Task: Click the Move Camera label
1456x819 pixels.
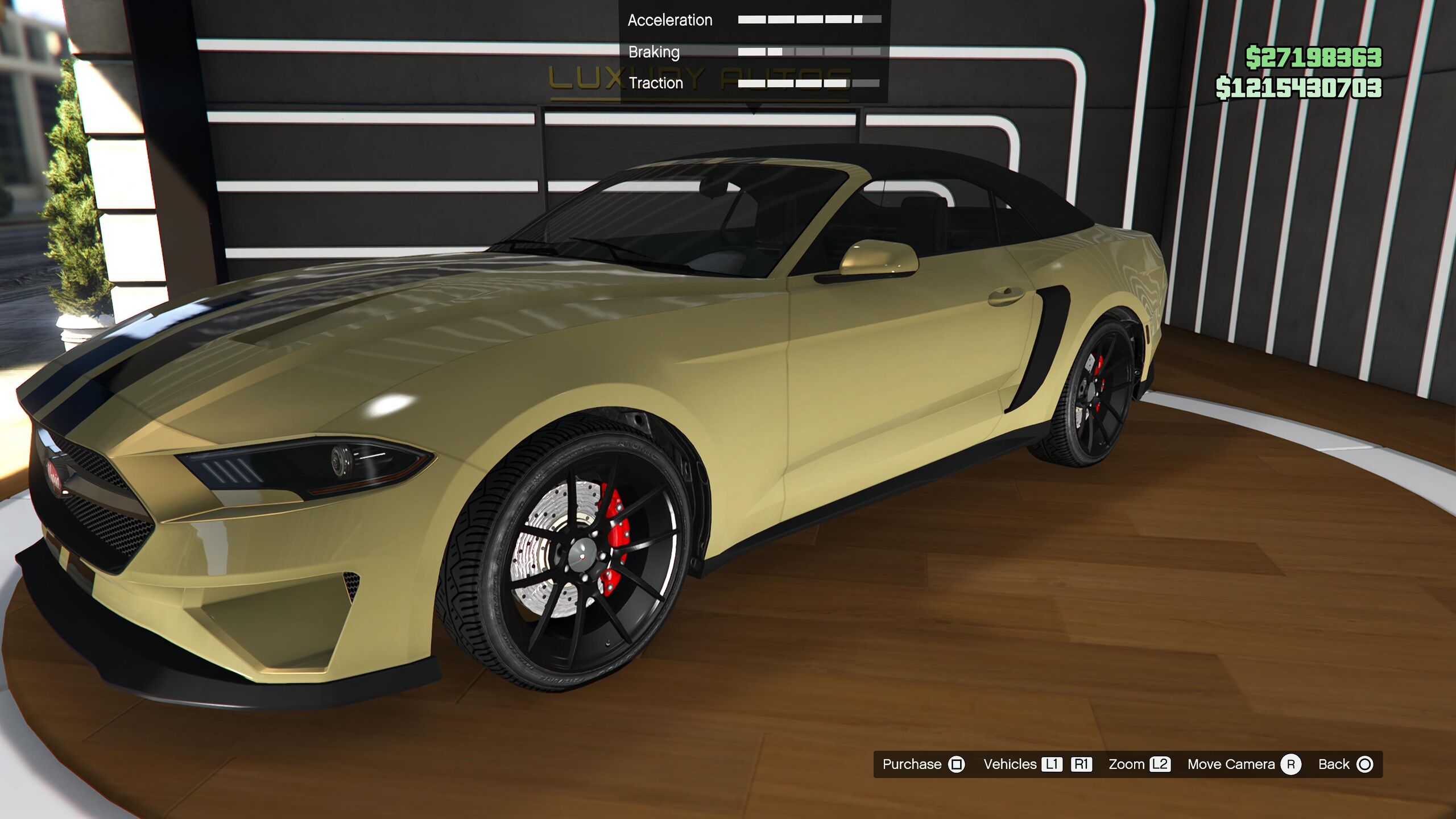Action: pos(1231,764)
